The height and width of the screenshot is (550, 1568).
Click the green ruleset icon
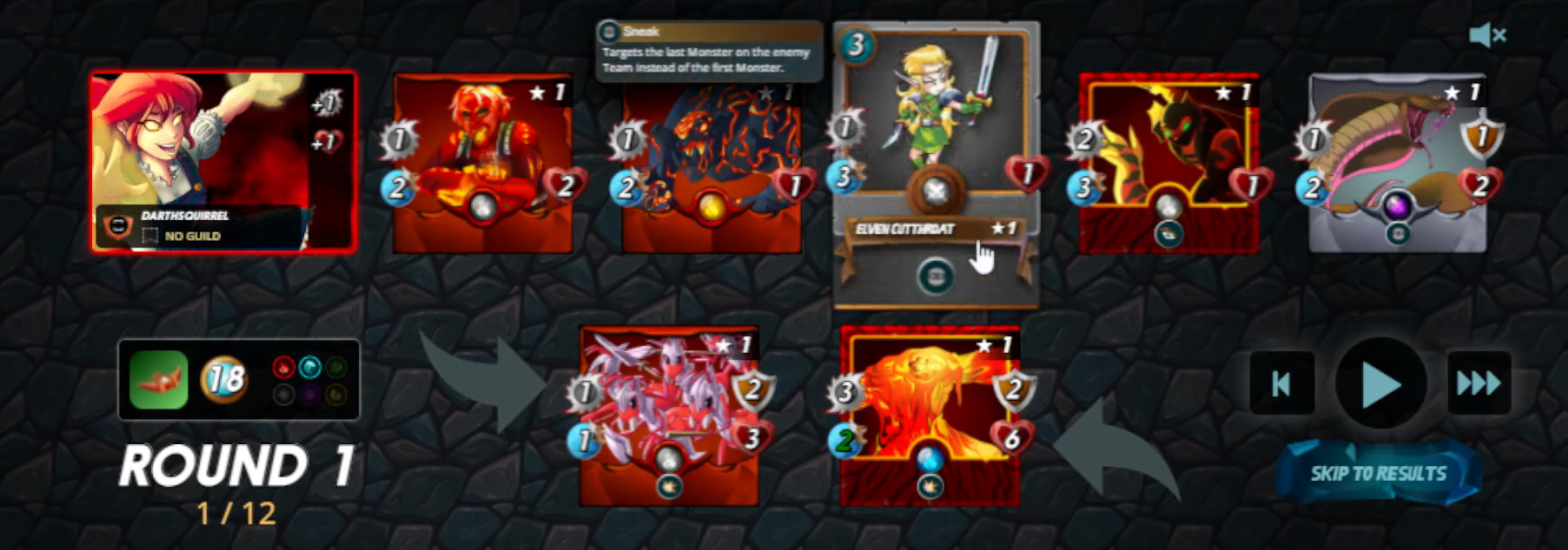(159, 380)
